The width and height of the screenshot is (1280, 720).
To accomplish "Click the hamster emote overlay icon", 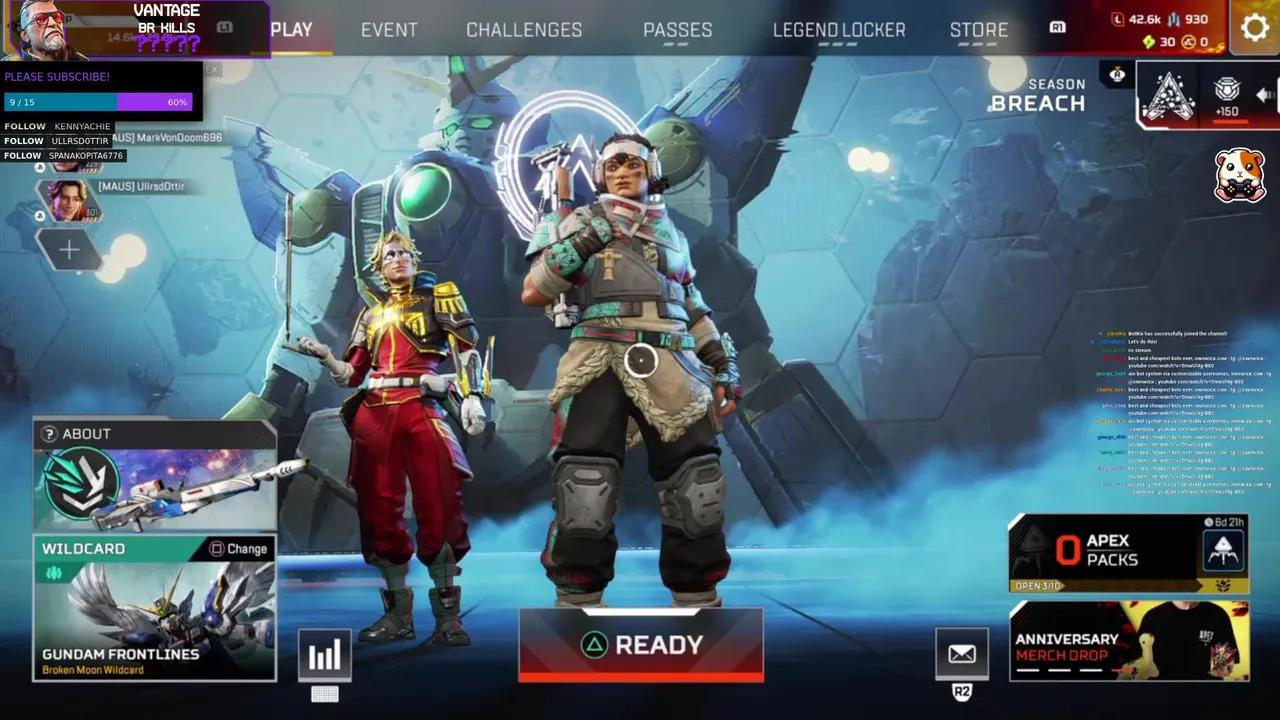I will [x=1240, y=173].
